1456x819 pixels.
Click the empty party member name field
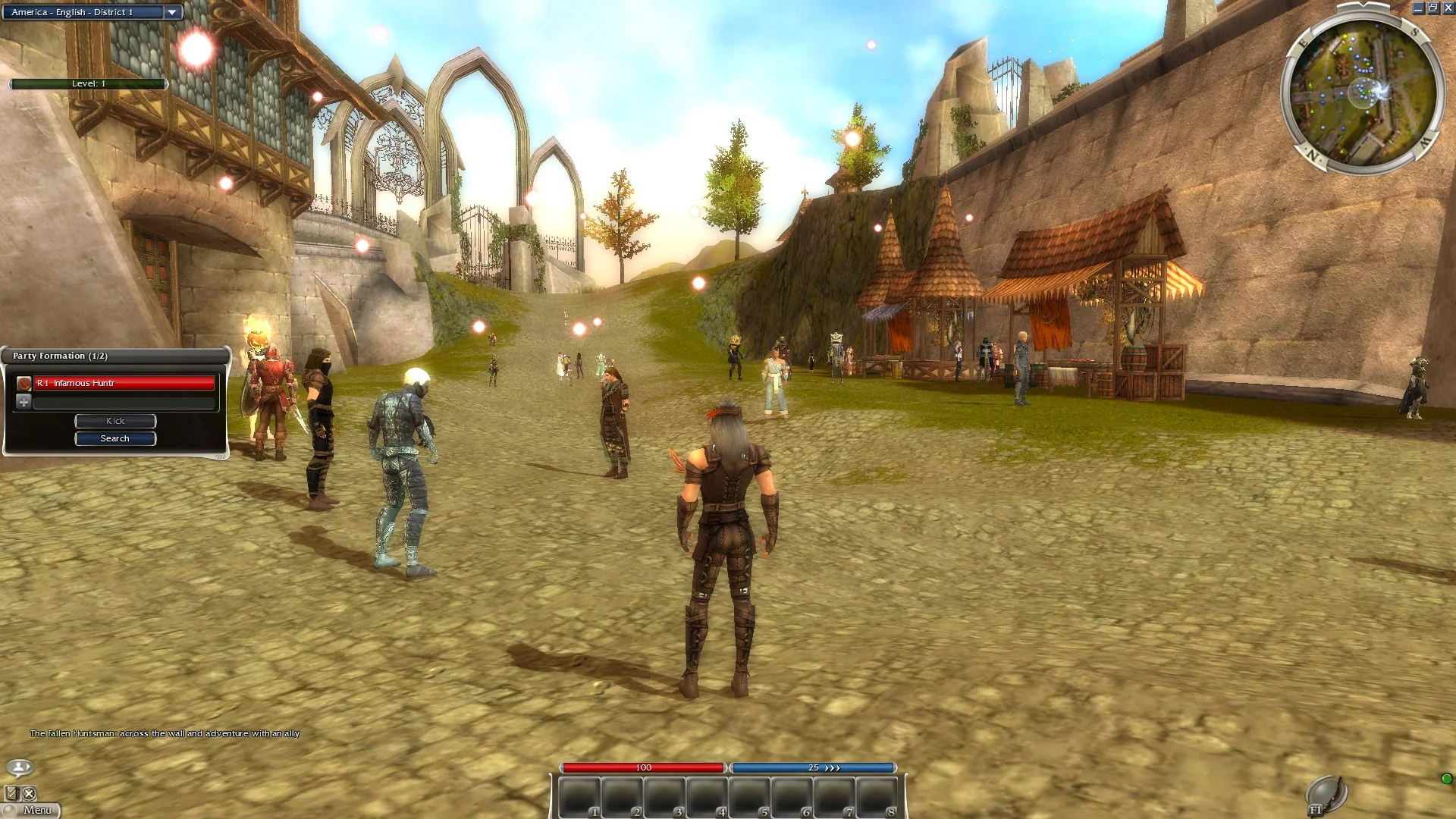click(124, 403)
